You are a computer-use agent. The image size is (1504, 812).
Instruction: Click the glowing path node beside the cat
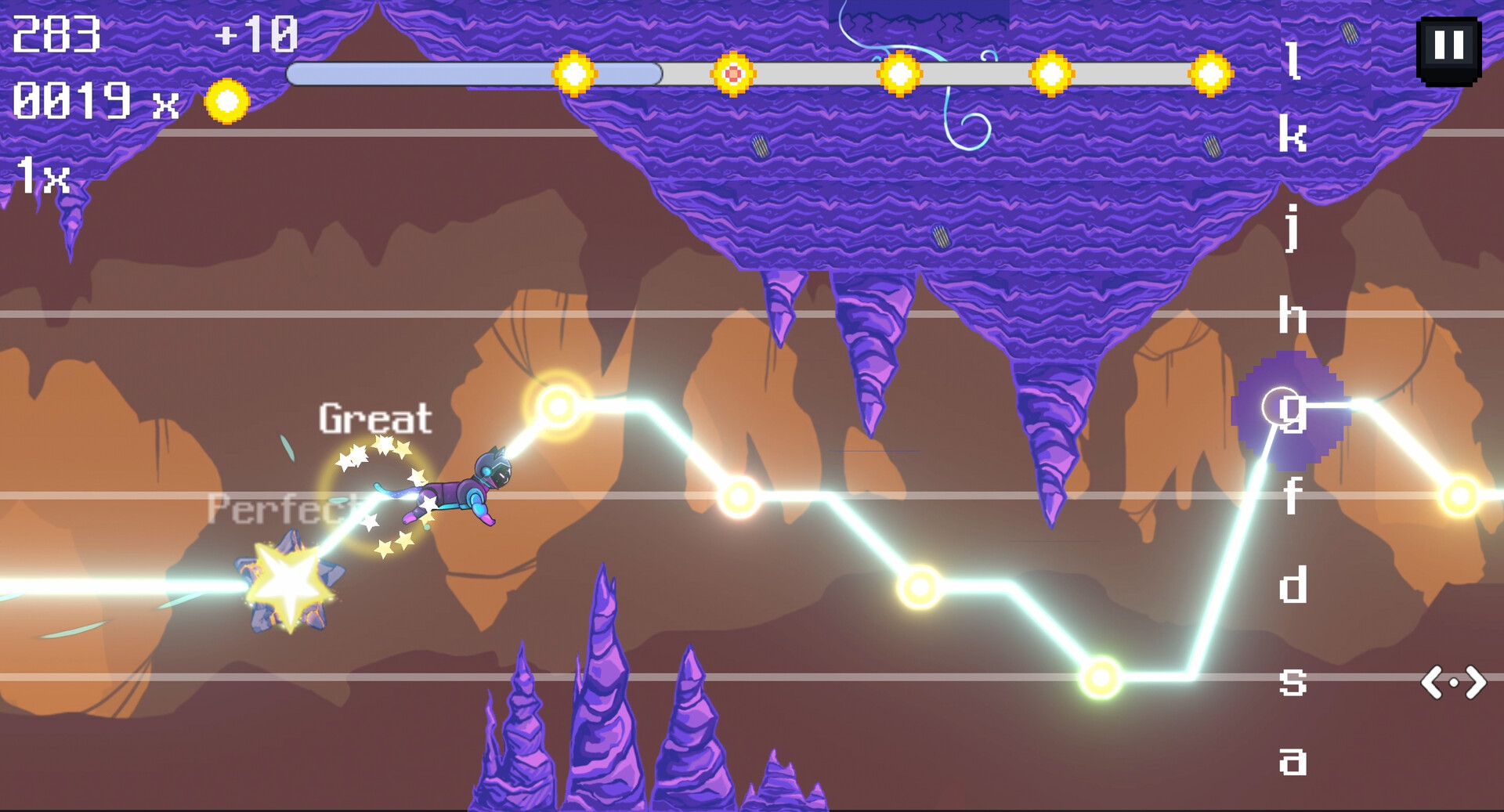click(559, 407)
